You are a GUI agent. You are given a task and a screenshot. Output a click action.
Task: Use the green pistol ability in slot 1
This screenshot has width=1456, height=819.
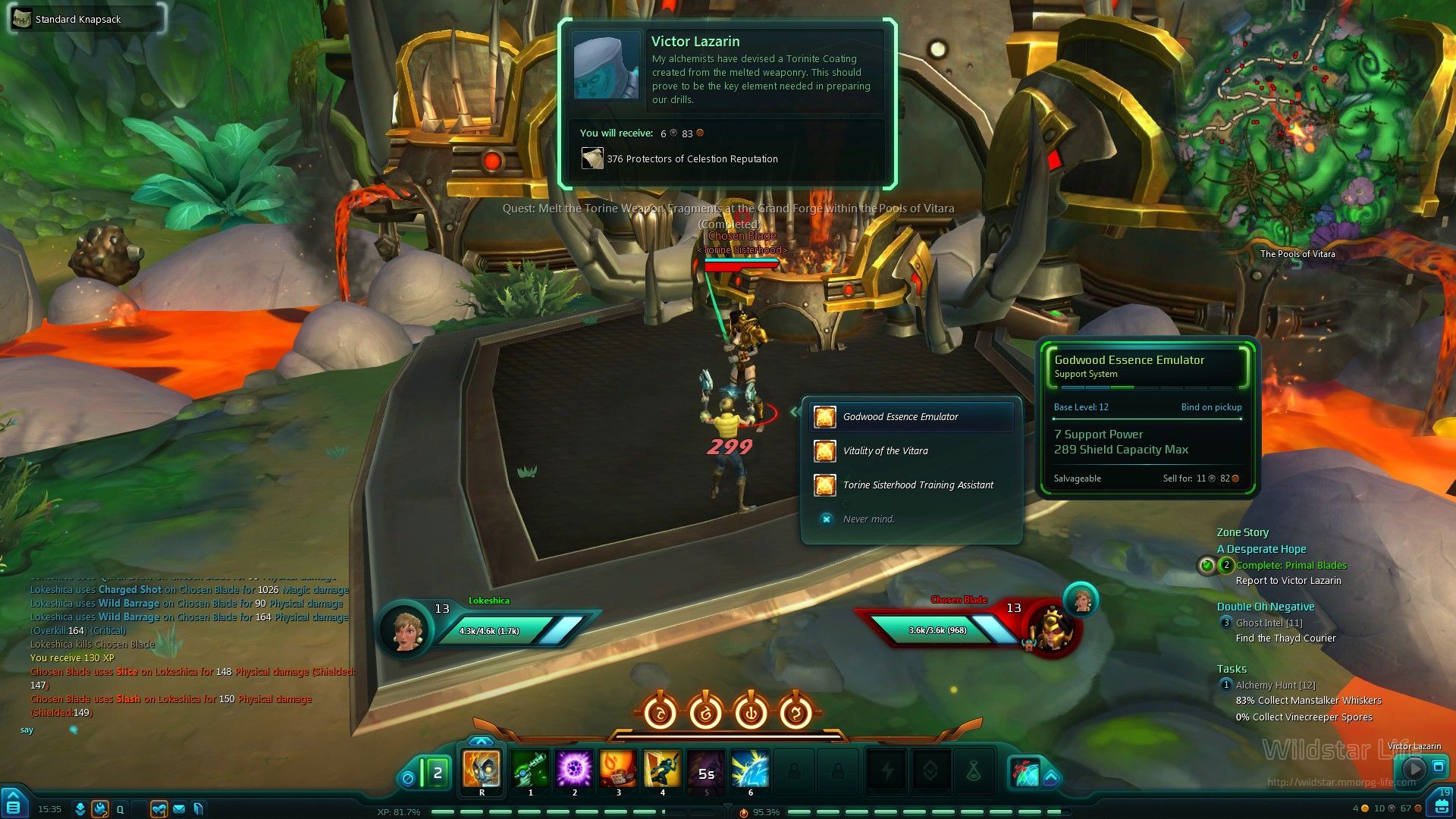tap(530, 770)
